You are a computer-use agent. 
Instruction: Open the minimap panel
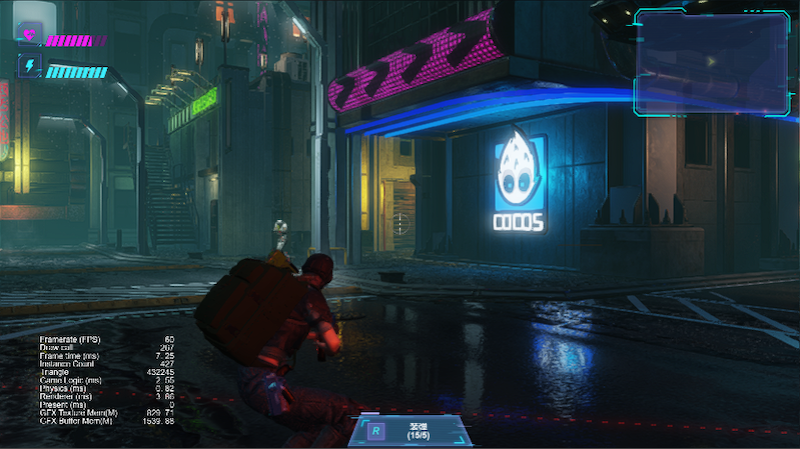pos(710,60)
